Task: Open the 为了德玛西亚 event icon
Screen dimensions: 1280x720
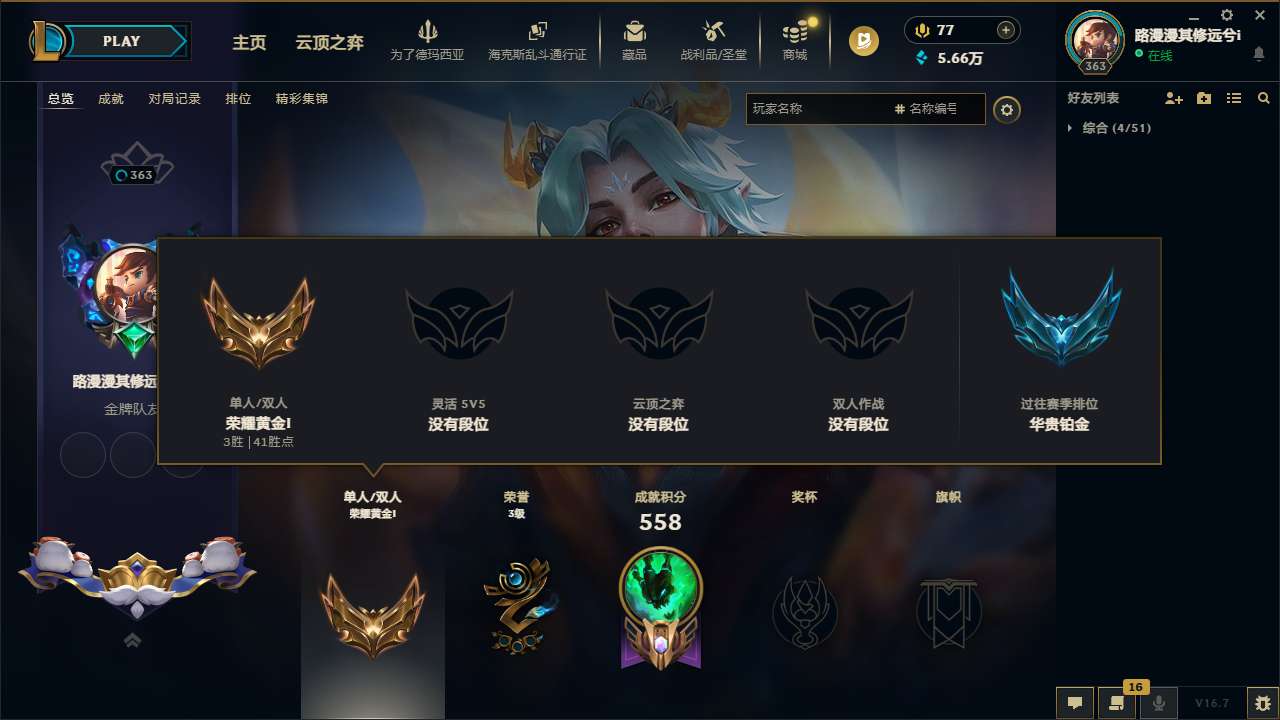Action: tap(428, 38)
